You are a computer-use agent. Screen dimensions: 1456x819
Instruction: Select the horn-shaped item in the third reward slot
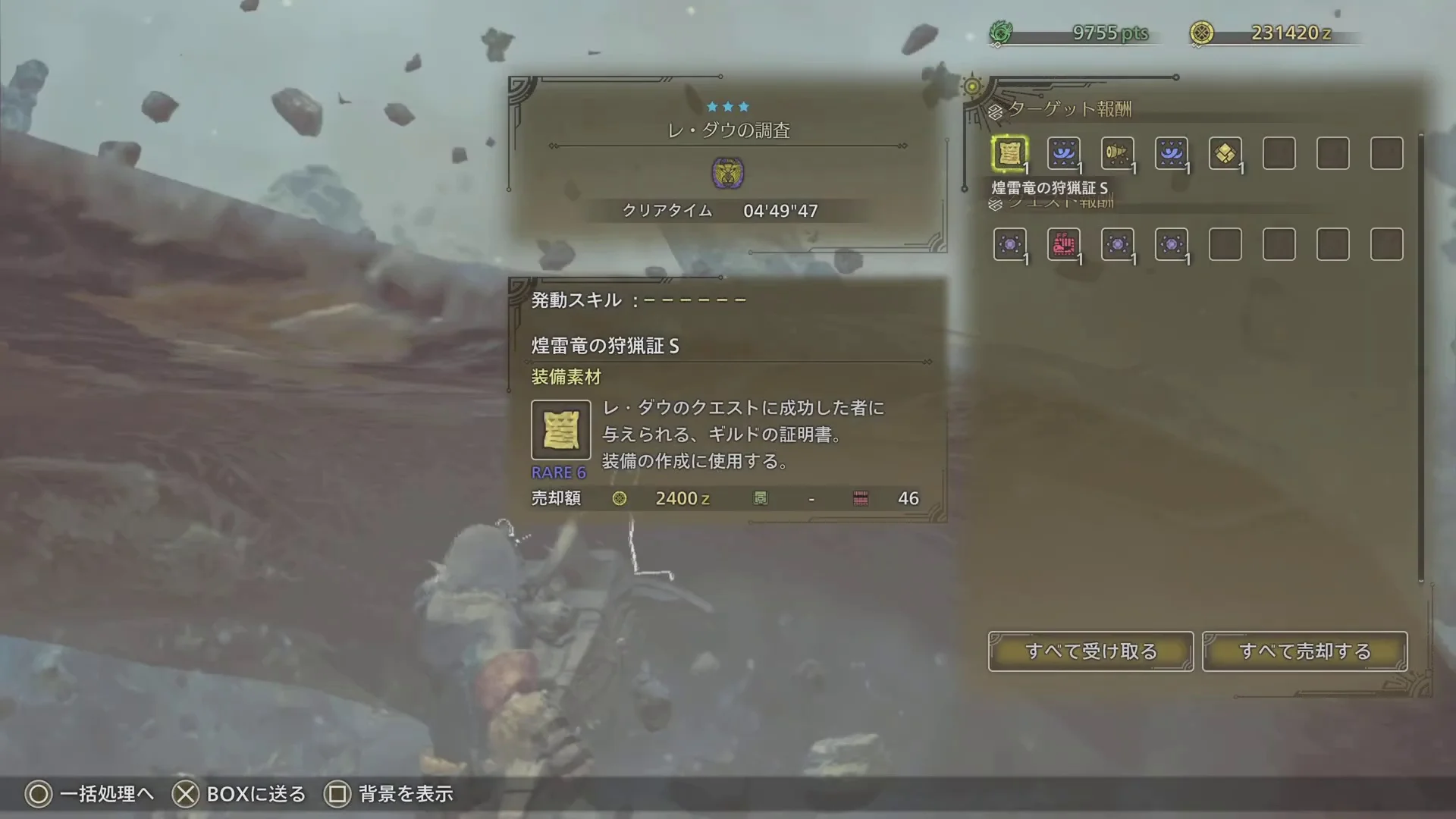tap(1117, 154)
